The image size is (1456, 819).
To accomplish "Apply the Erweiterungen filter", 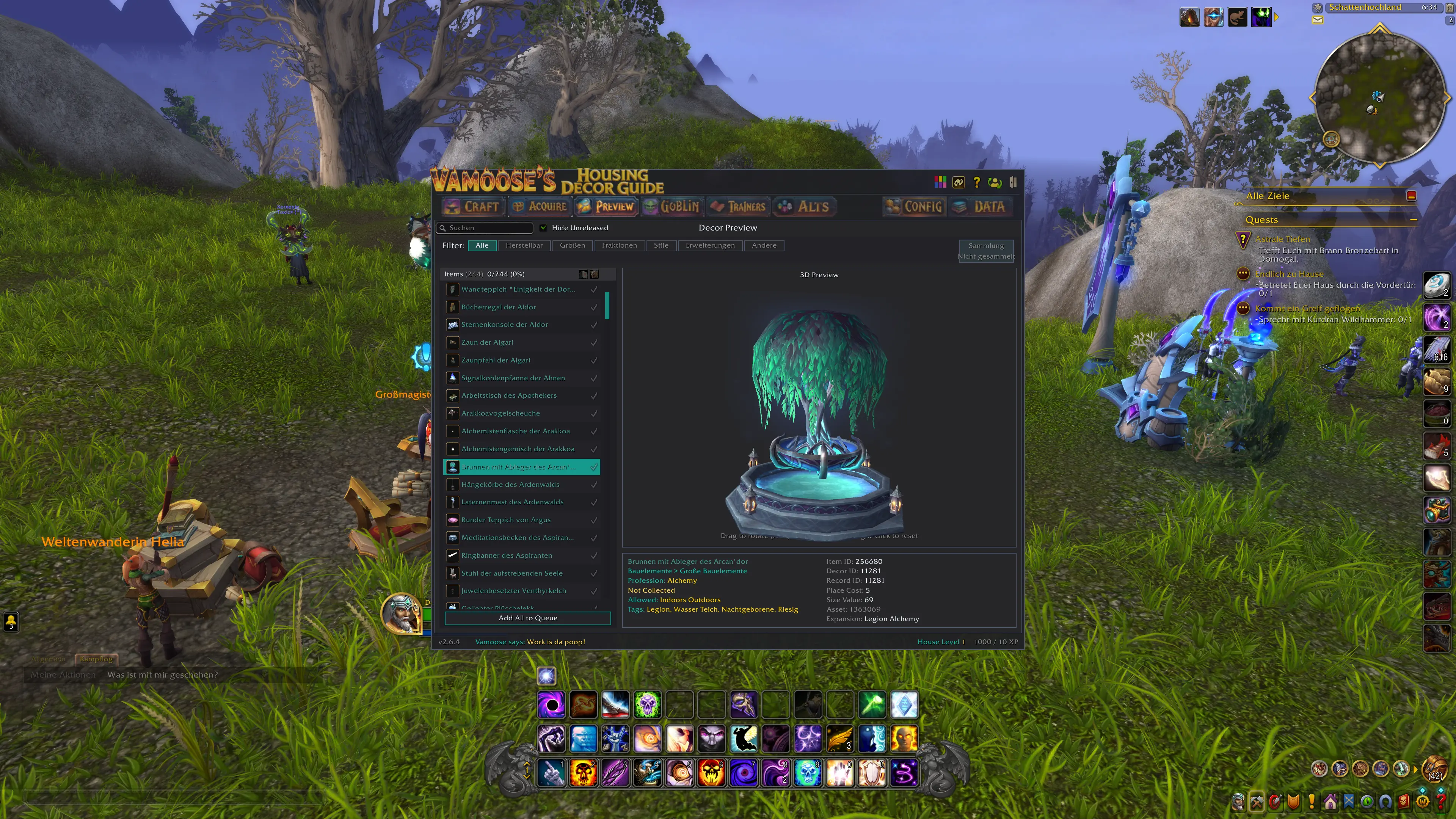I will 710,245.
